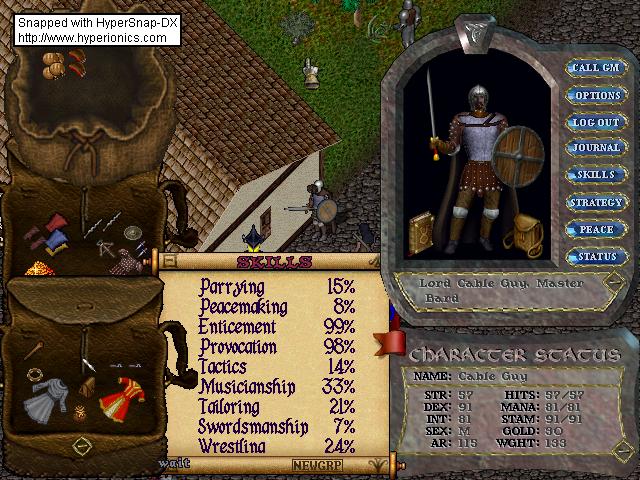Open the hyperionics.com link in the watermark

coord(93,37)
